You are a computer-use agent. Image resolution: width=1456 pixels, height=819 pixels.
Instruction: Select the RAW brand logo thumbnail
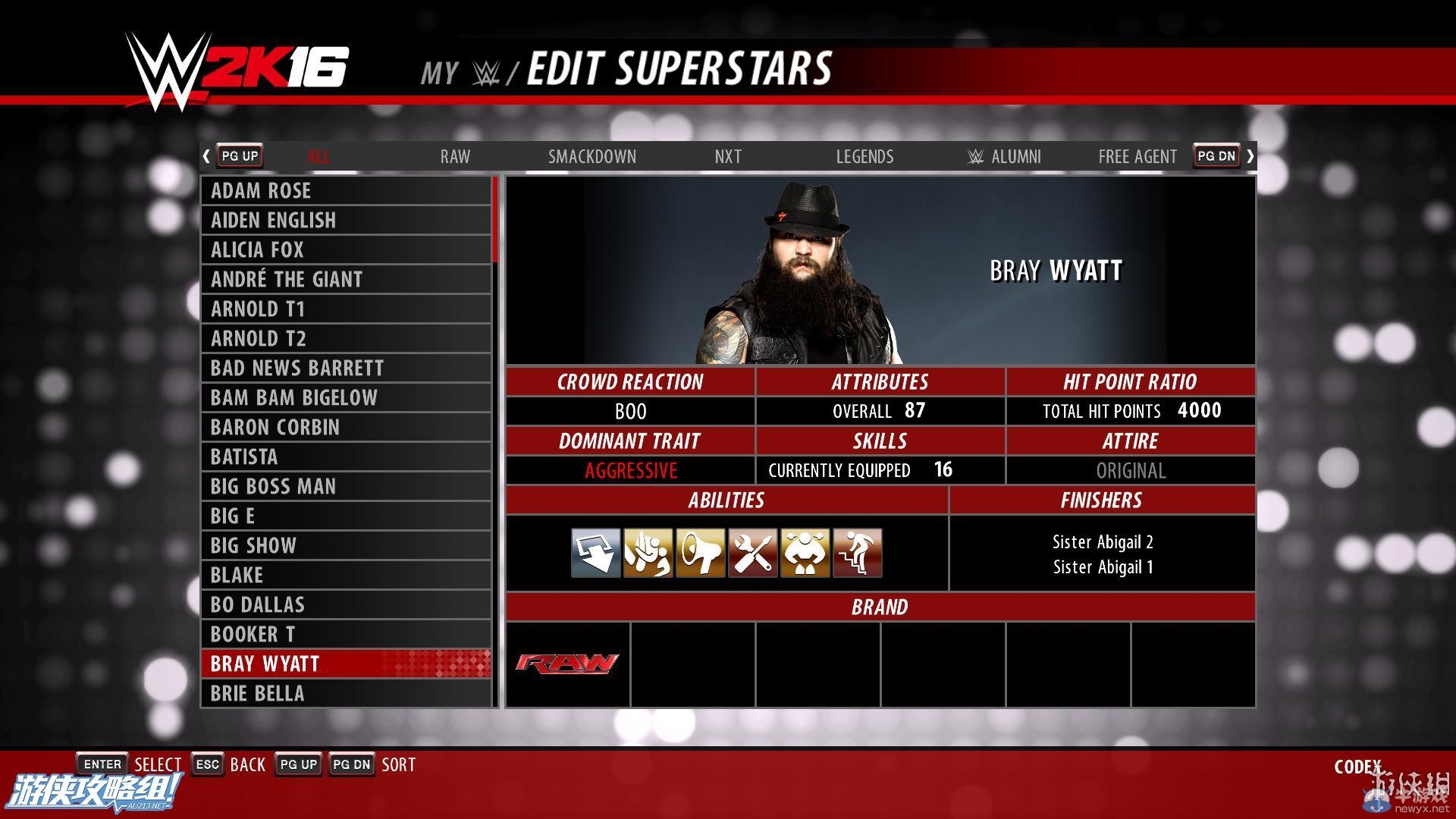pyautogui.click(x=566, y=664)
